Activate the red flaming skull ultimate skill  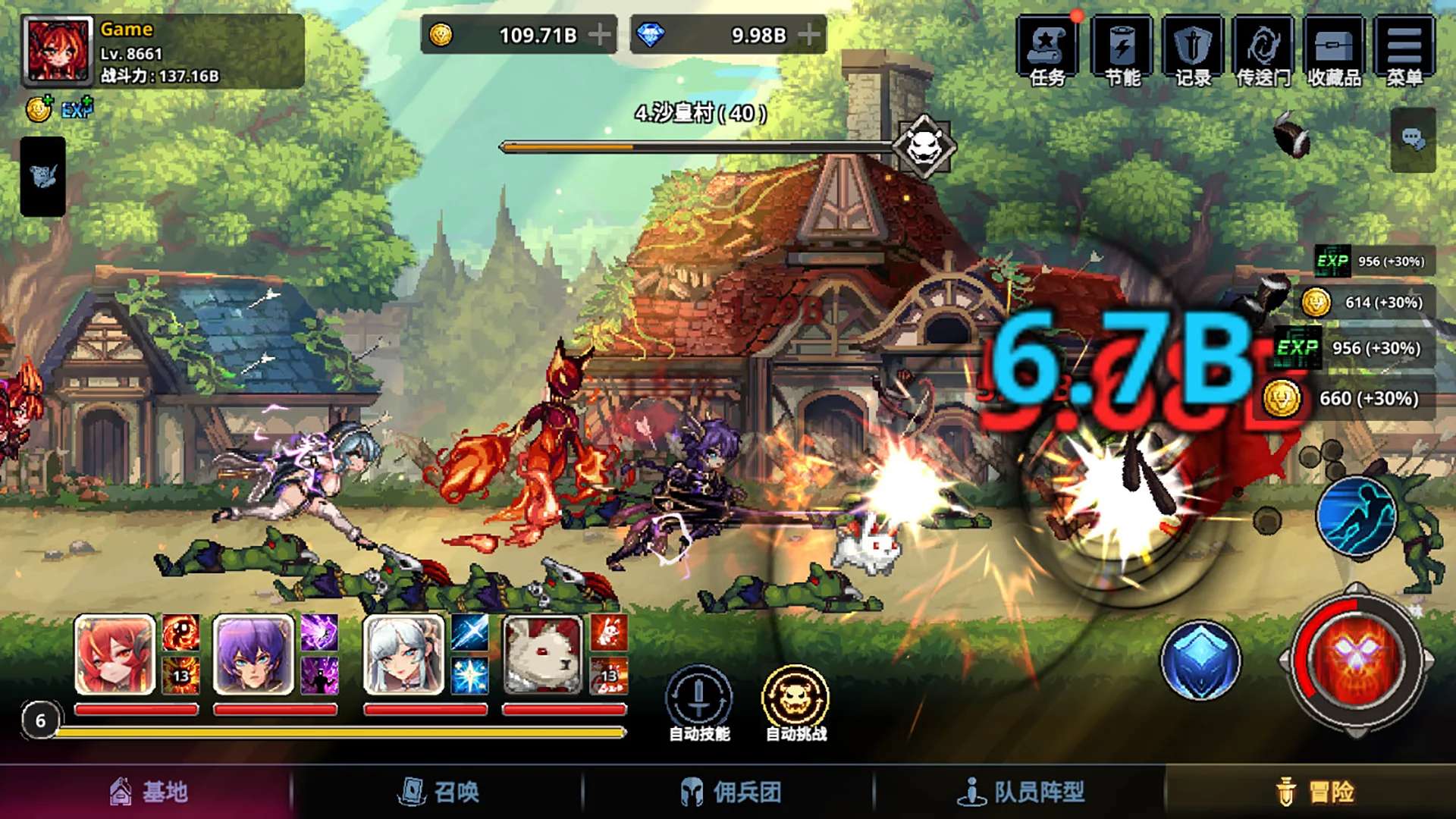point(1355,658)
